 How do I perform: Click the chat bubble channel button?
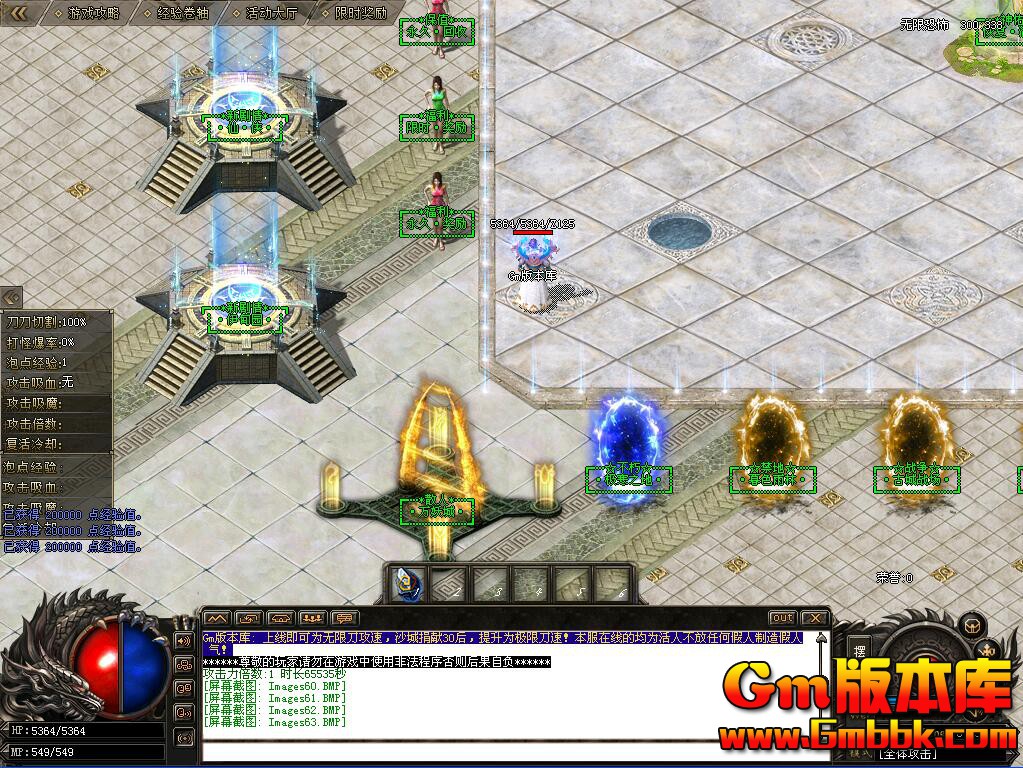tap(345, 618)
